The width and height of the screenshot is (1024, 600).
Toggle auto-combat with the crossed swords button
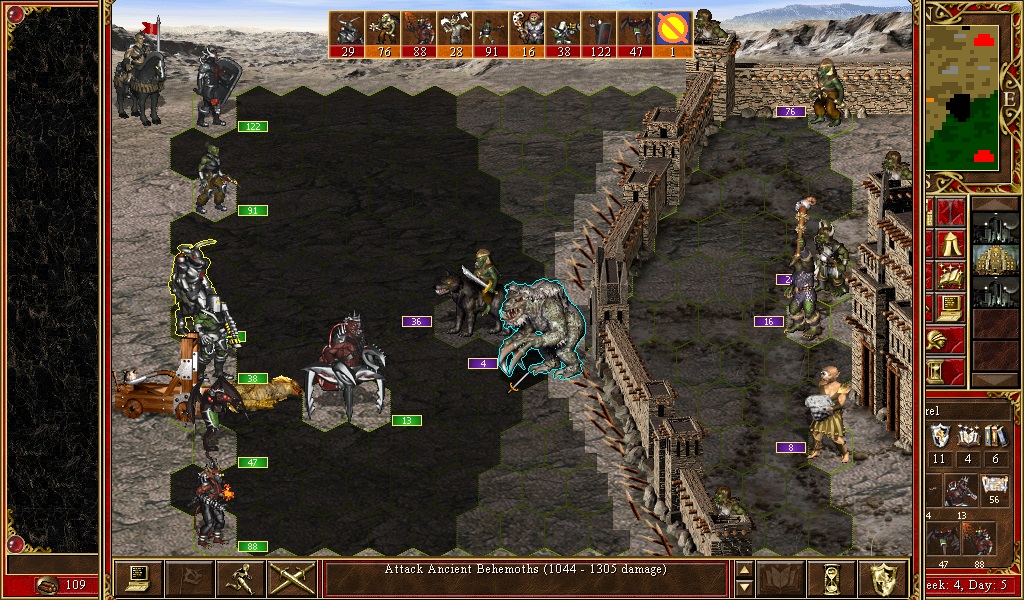(292, 578)
